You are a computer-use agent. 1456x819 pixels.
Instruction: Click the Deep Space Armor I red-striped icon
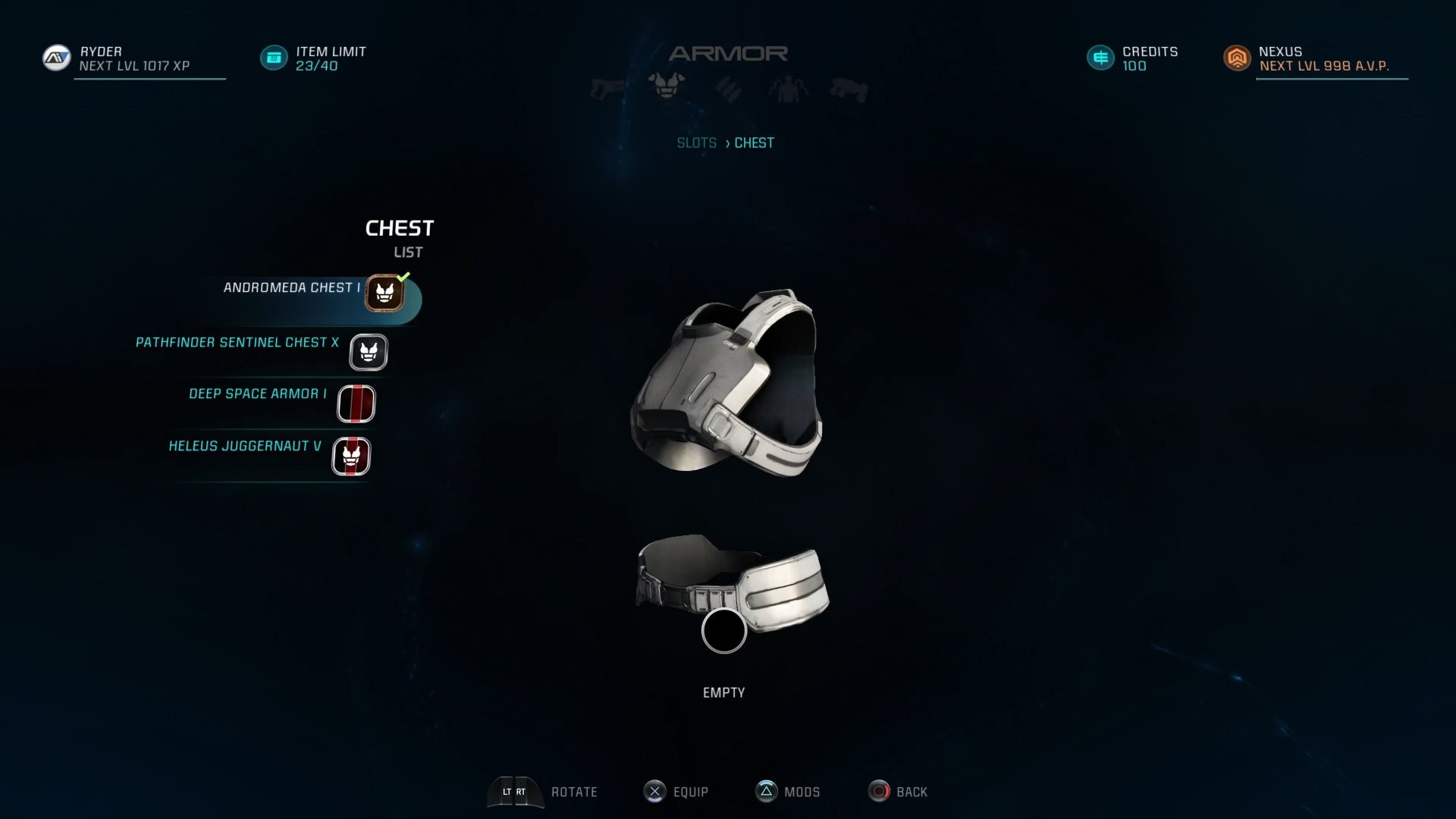[x=356, y=403]
